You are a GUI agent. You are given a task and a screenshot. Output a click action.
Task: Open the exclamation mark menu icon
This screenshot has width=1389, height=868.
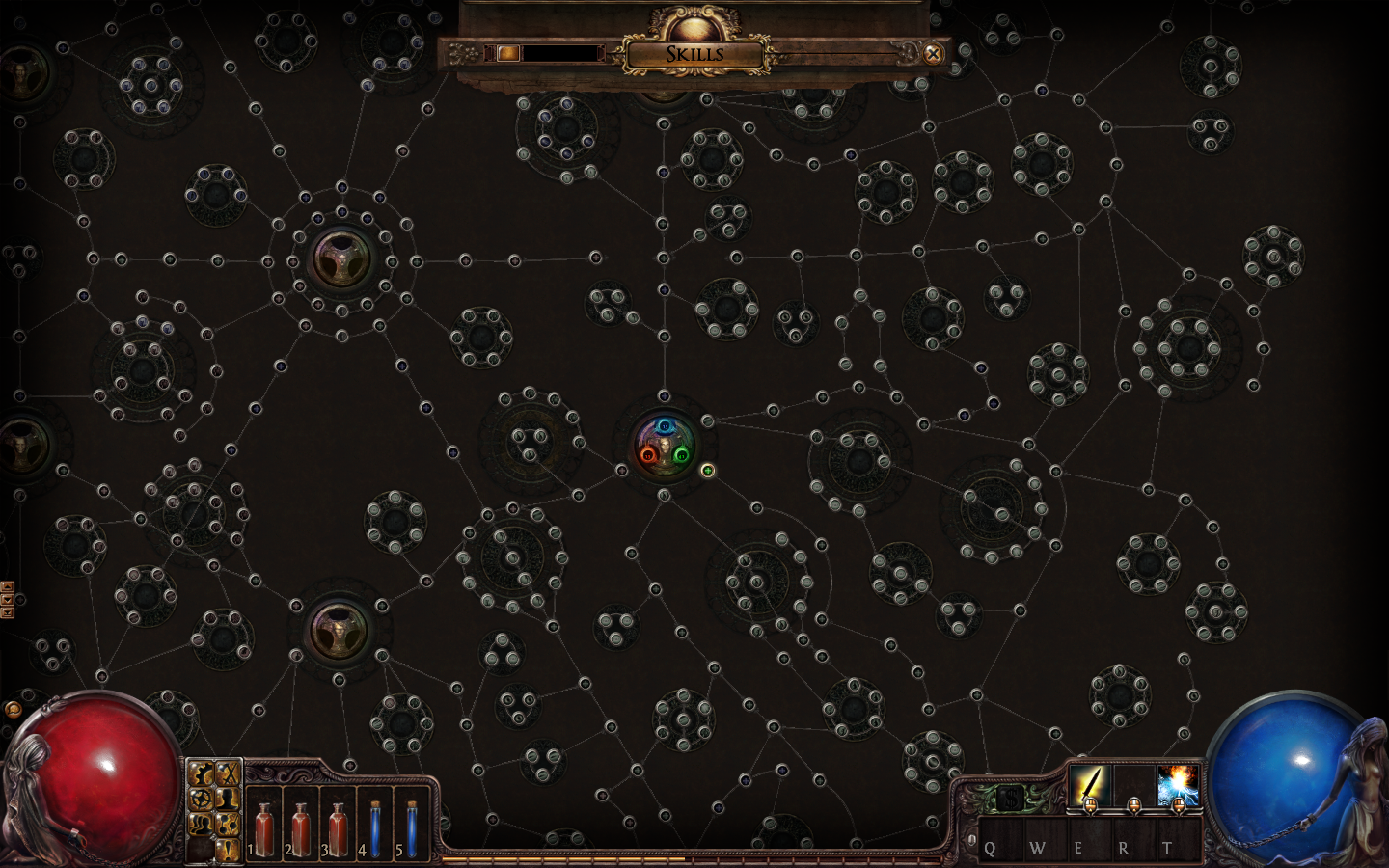pos(228,850)
